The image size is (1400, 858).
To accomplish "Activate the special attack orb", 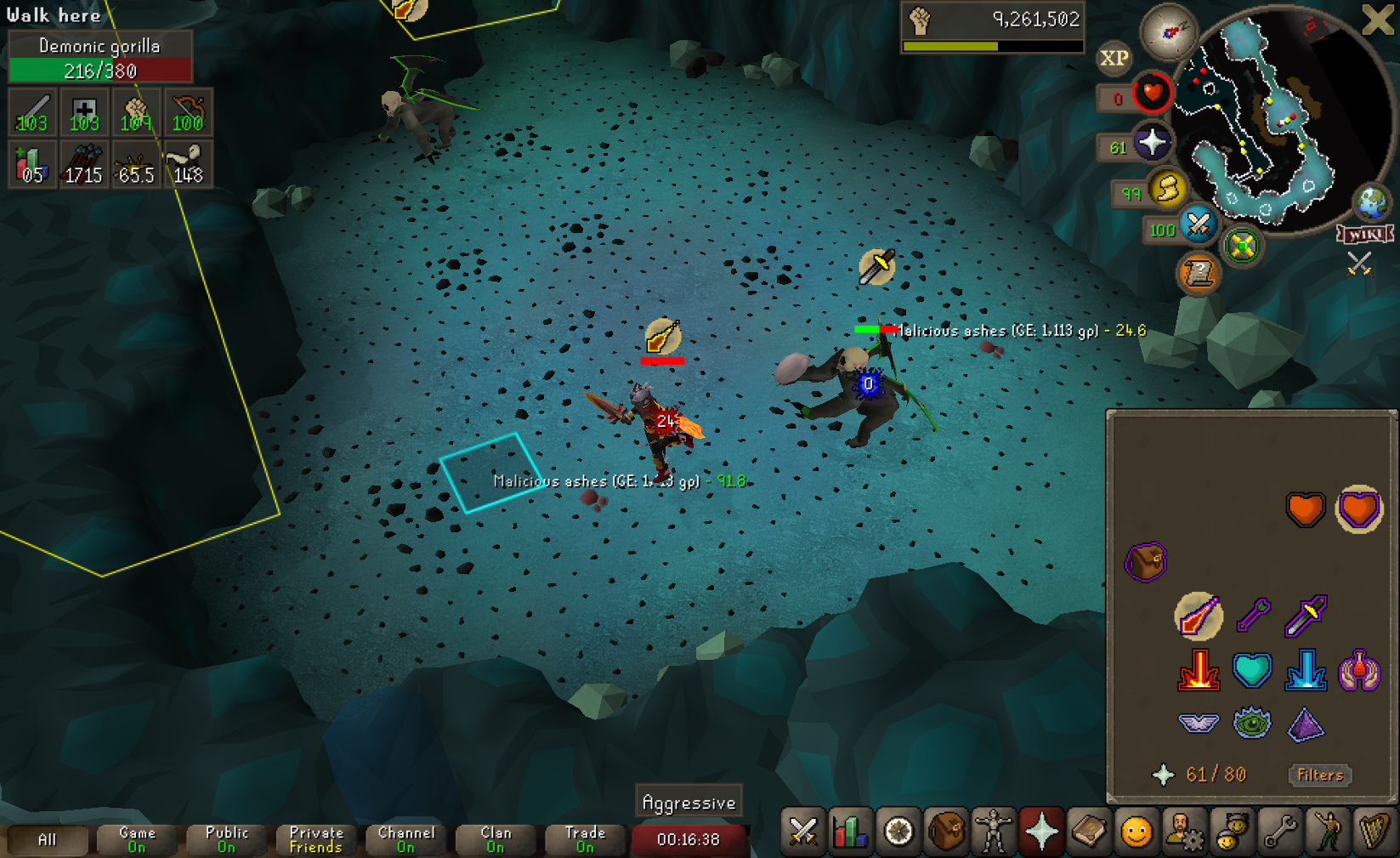I will [1198, 224].
